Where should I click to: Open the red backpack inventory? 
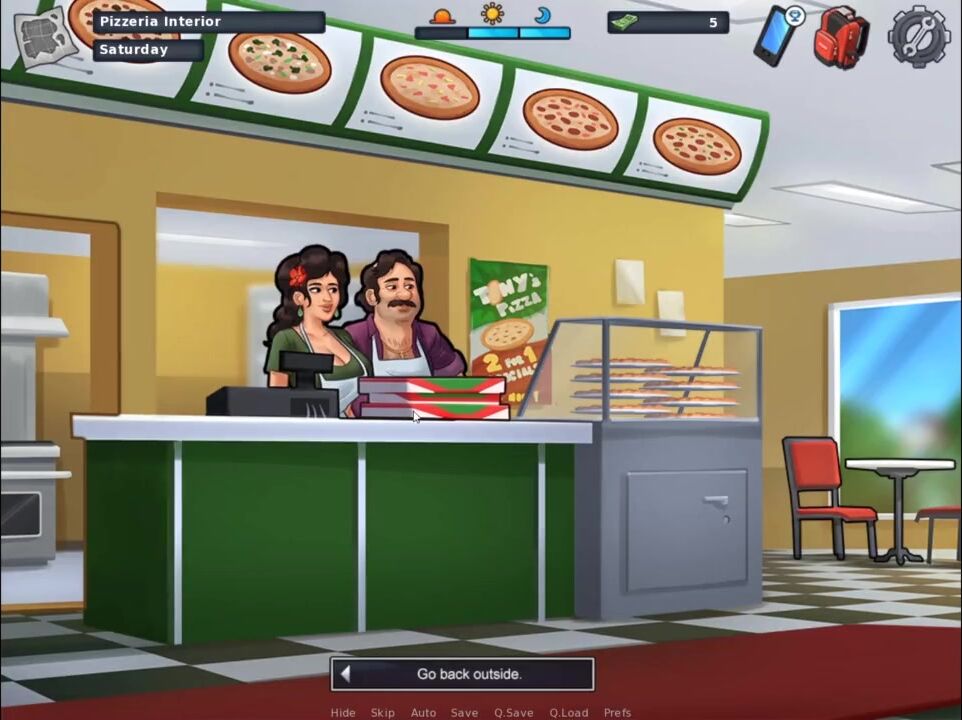840,36
